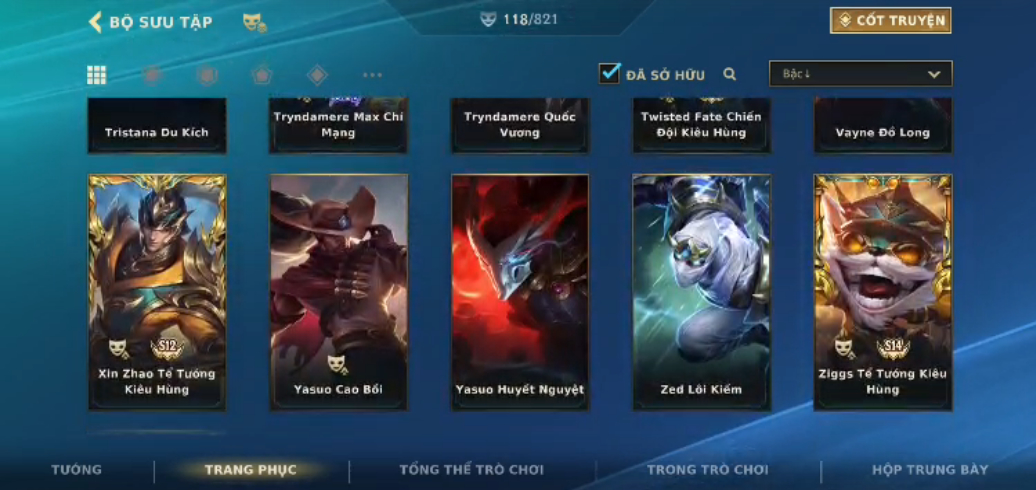Screen dimensions: 1036x490
Task: Open Yasuo Huyết Nguyệt skin card
Action: click(520, 292)
